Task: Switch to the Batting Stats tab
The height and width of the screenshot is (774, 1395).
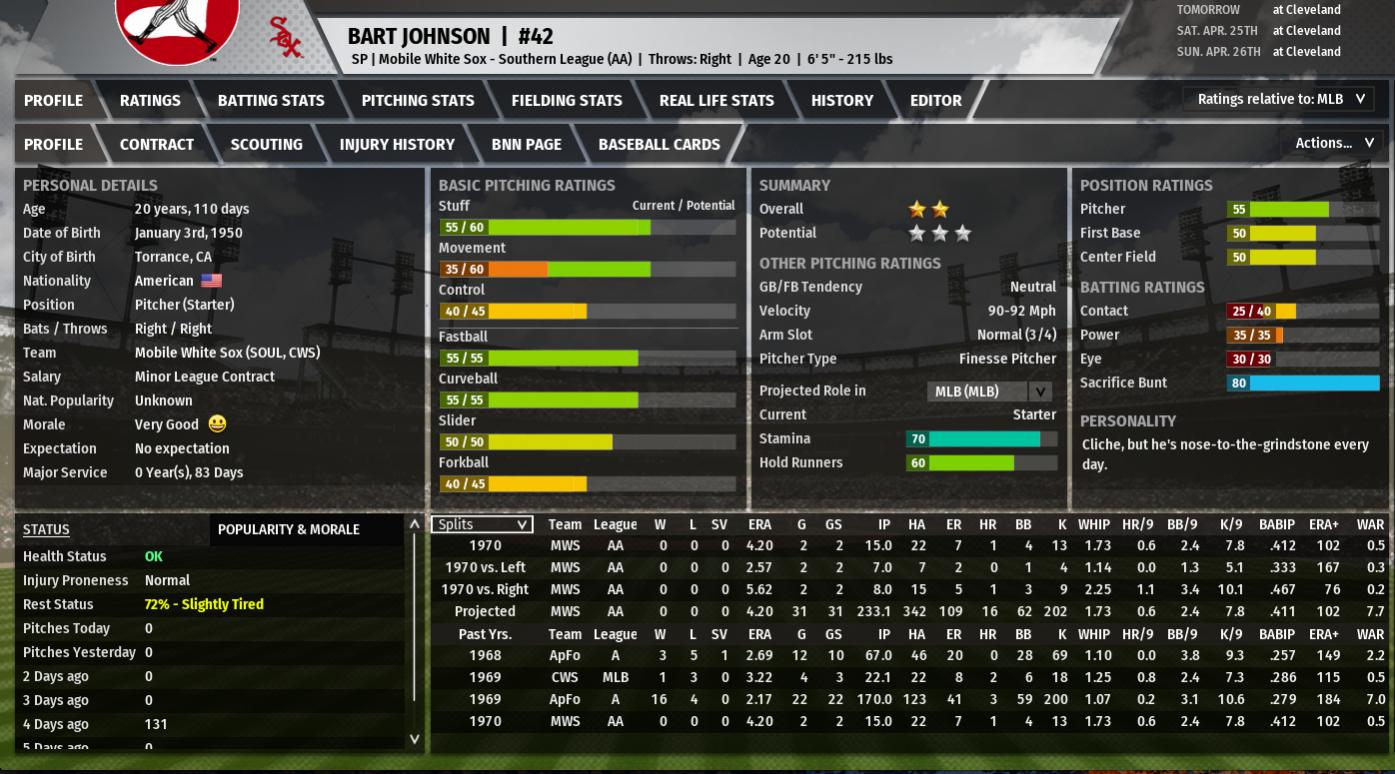Action: [x=271, y=100]
